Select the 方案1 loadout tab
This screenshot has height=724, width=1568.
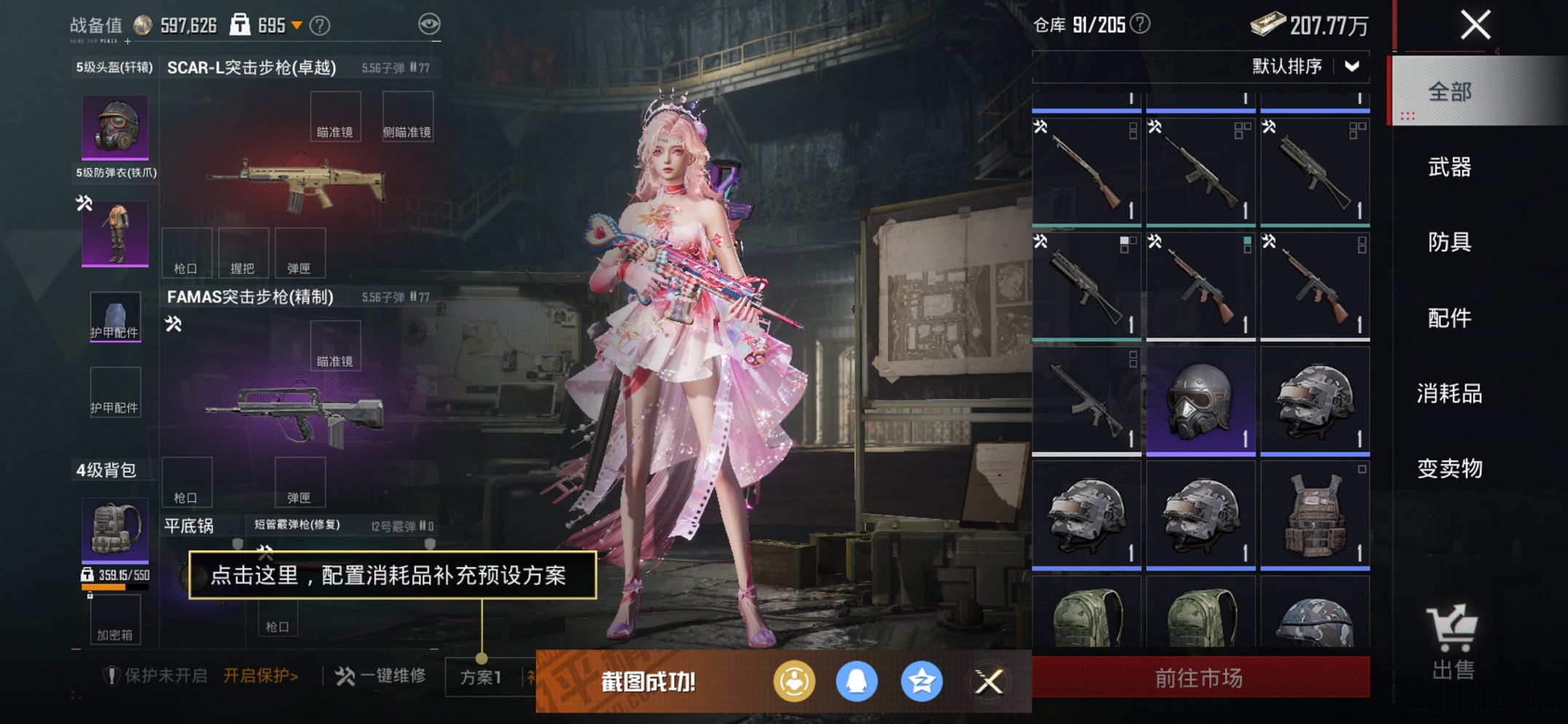(x=481, y=677)
